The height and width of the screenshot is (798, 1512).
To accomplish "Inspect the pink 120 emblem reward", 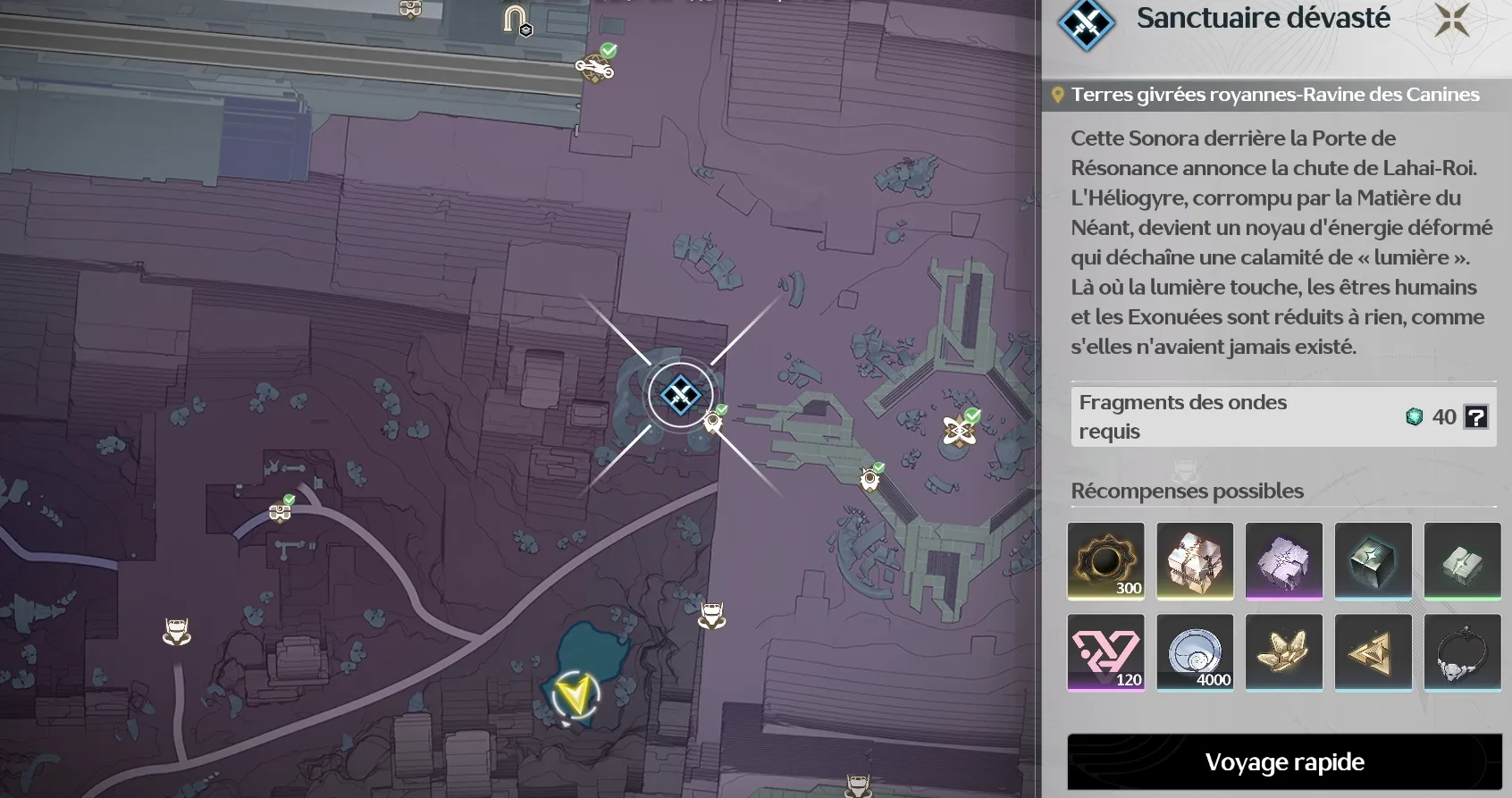I will pyautogui.click(x=1105, y=651).
